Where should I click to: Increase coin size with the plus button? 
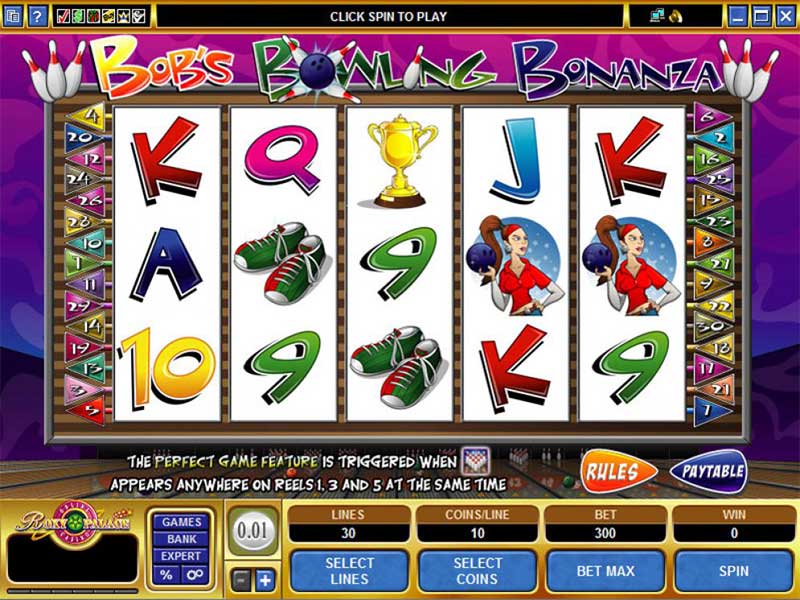[264, 580]
